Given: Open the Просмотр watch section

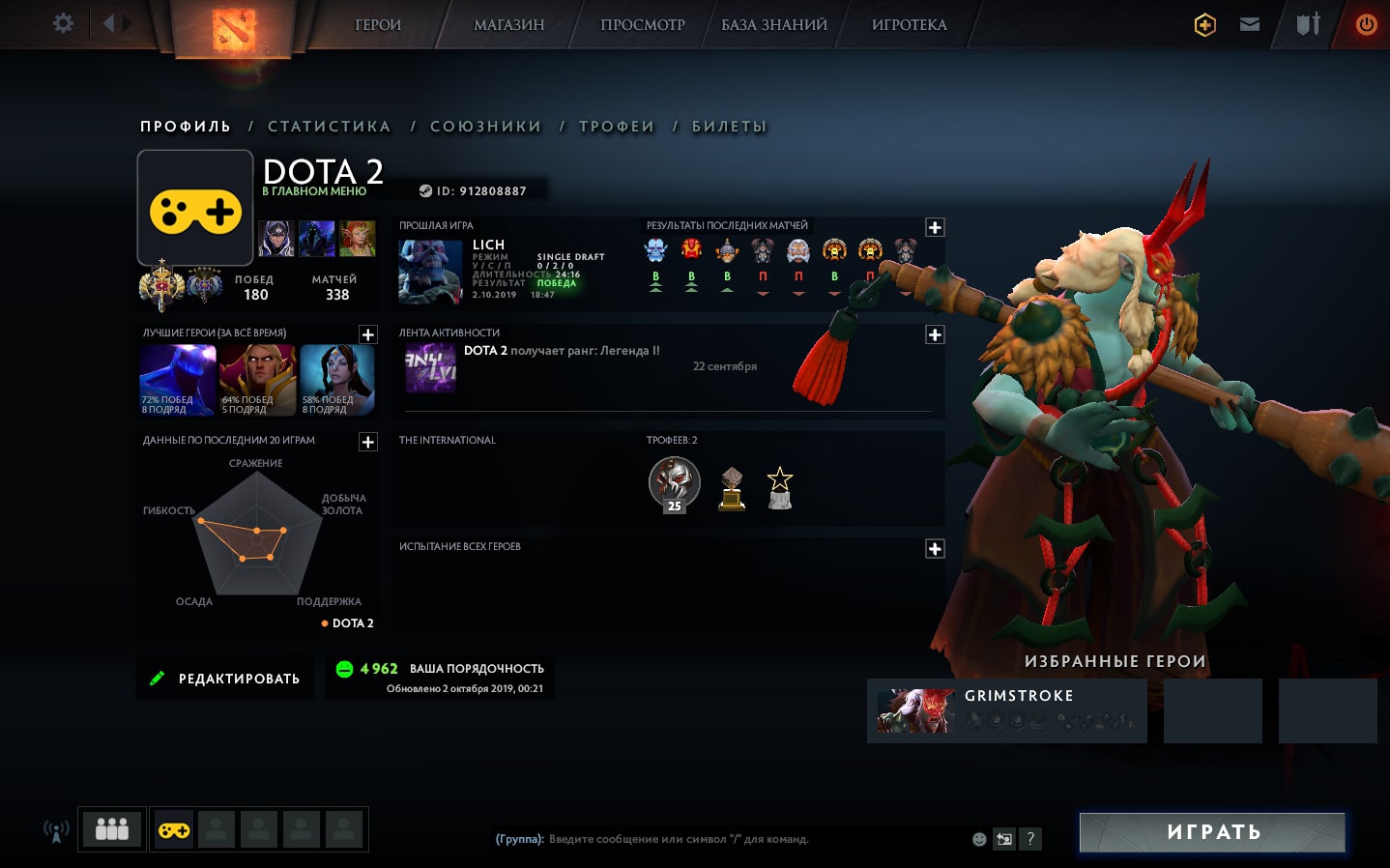Looking at the screenshot, I should pyautogui.click(x=642, y=25).
